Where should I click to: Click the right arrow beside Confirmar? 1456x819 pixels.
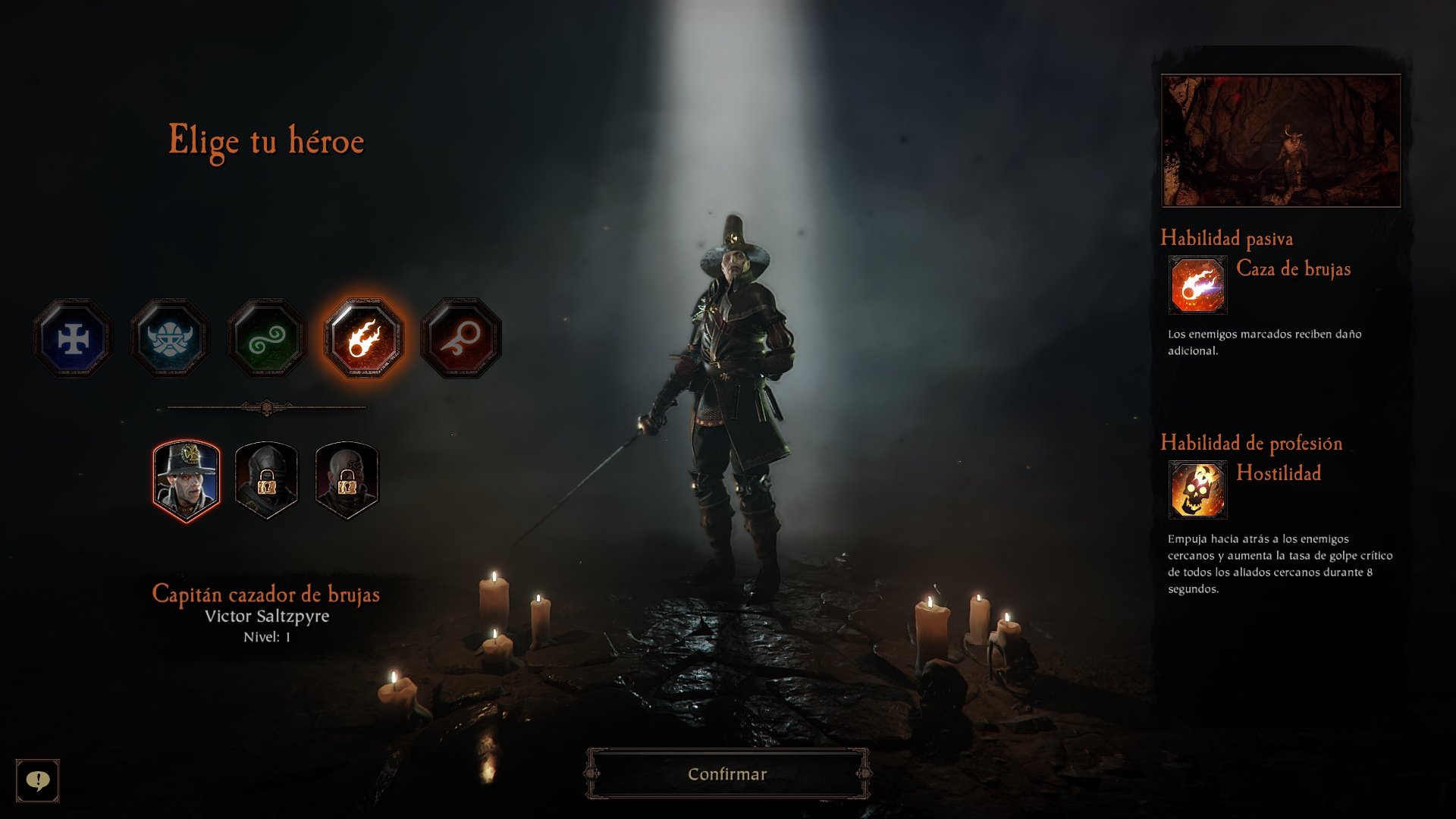tap(864, 773)
